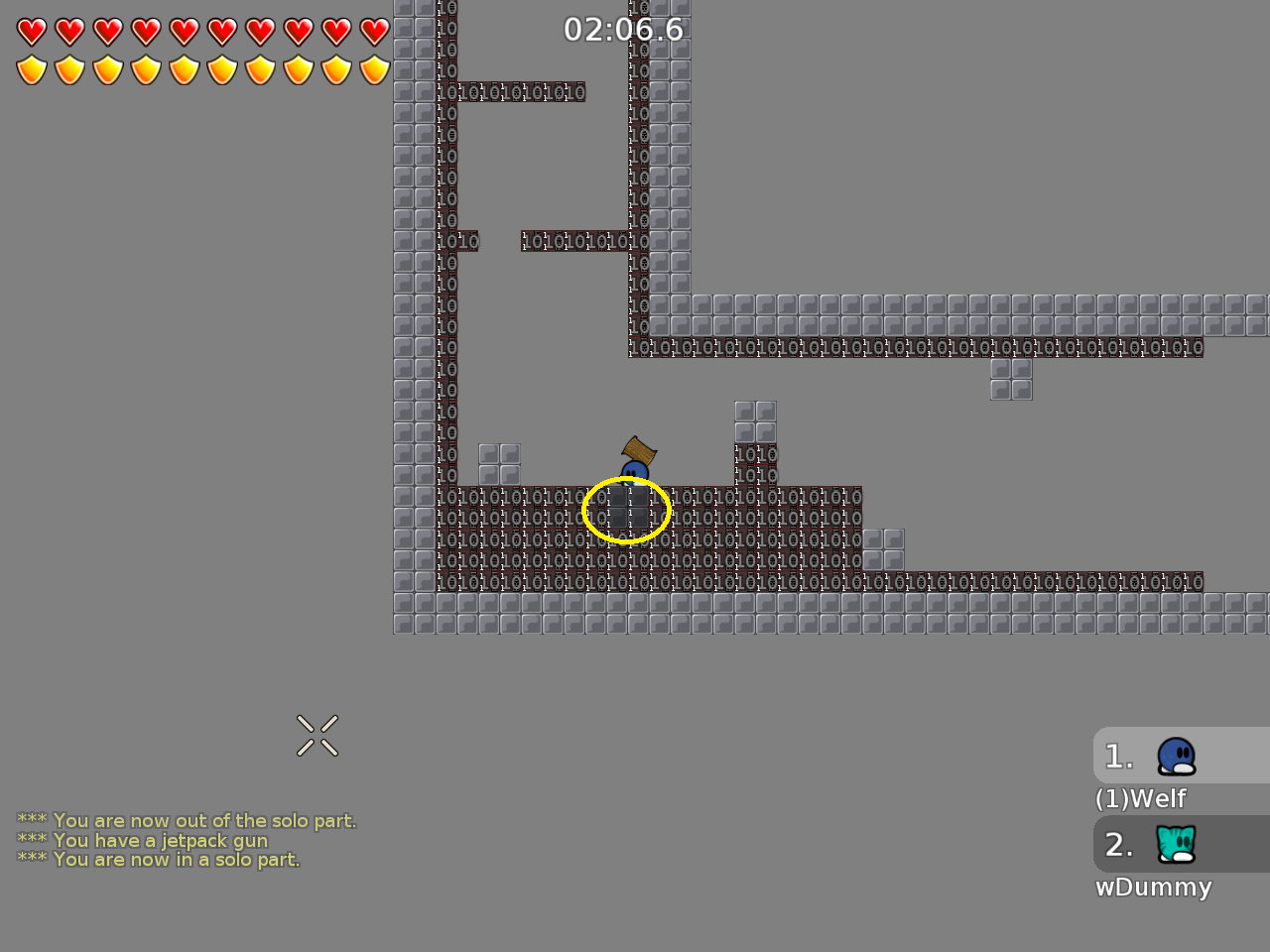Select the wDummy name label
Image resolution: width=1270 pixels, height=952 pixels.
[x=1153, y=888]
